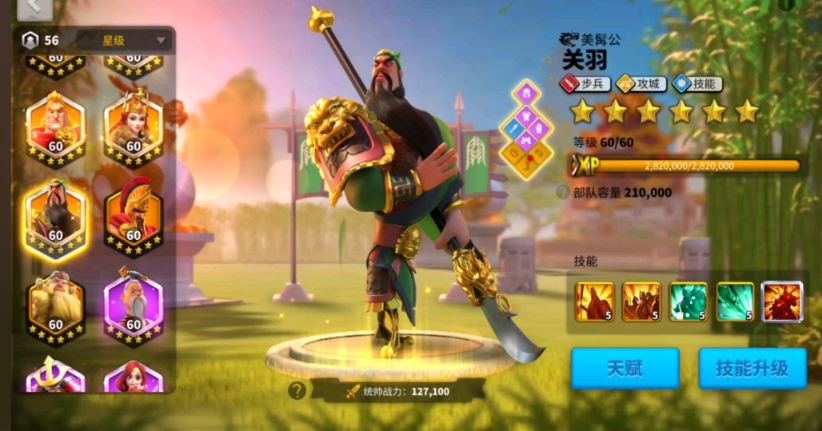This screenshot has height=431, width=822.
Task: Choose the purple white-bearded elder commander portrait
Action: [133, 304]
